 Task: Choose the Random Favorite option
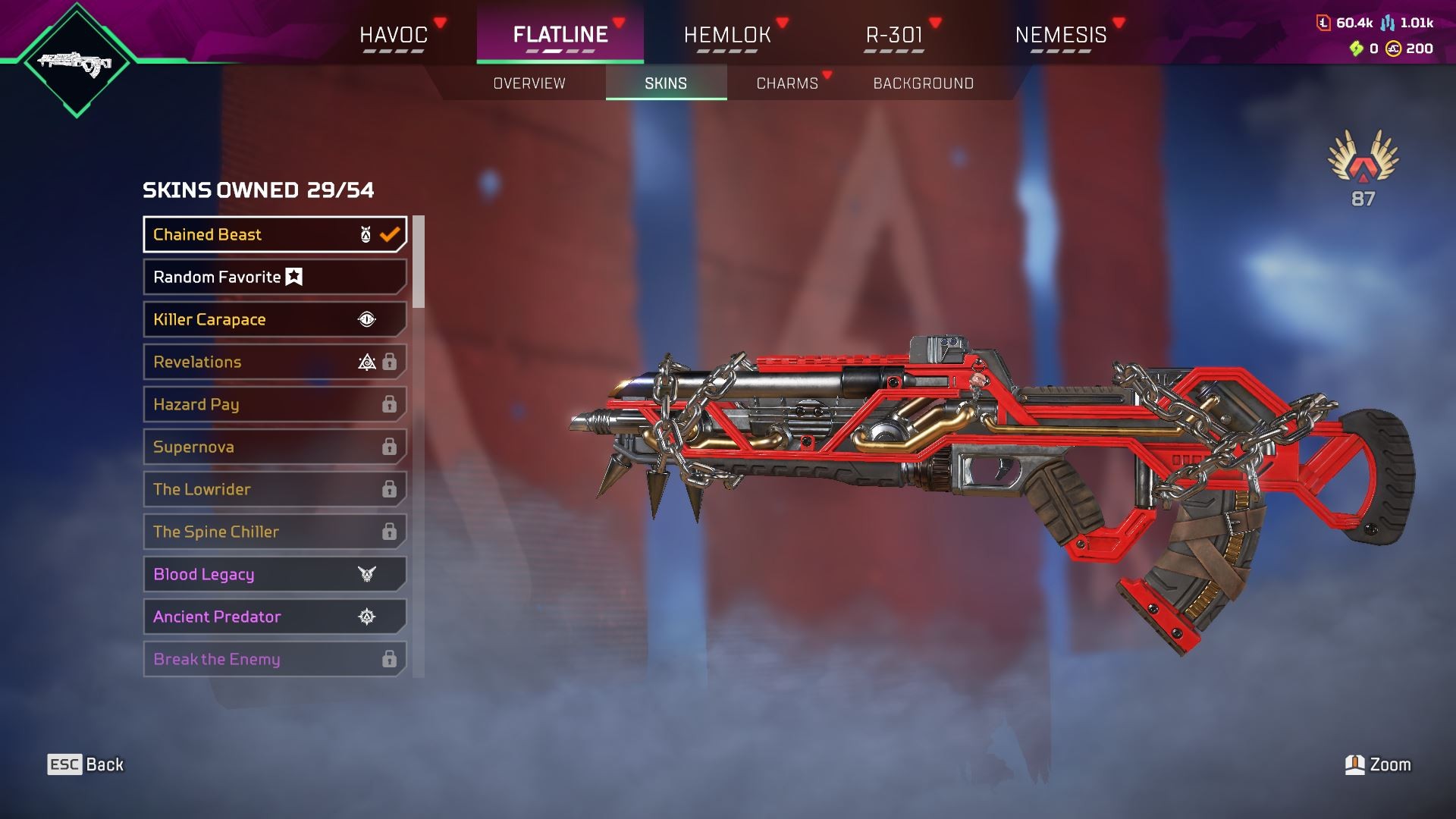tap(275, 277)
